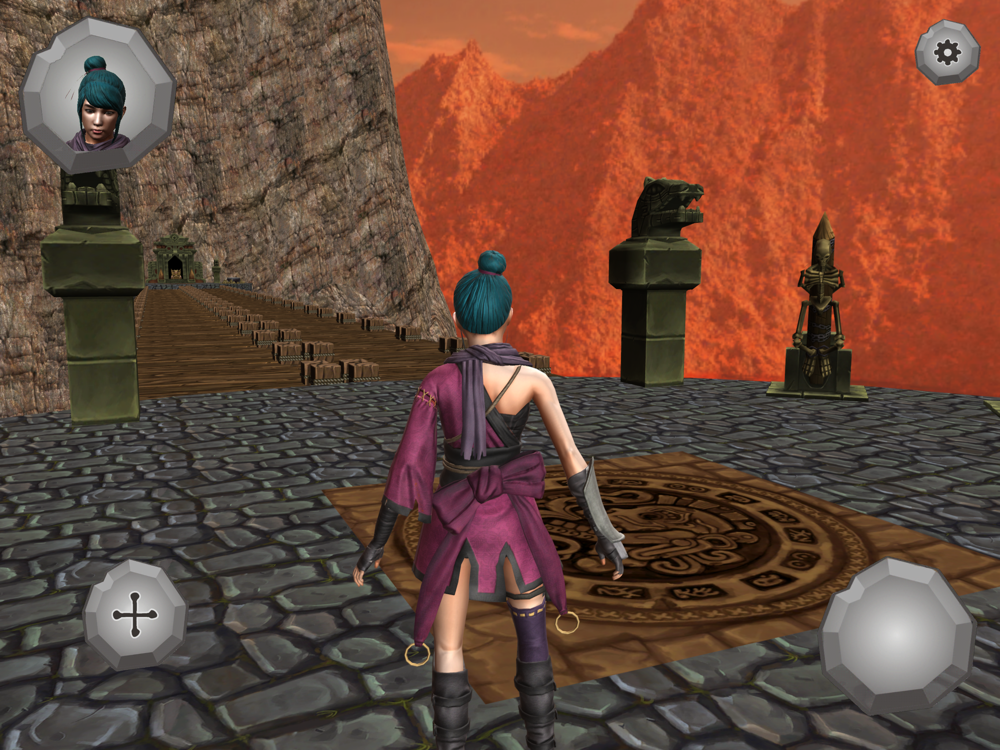Tap the four-arrow movement control button
Viewport: 1000px width, 750px height.
pos(135,614)
